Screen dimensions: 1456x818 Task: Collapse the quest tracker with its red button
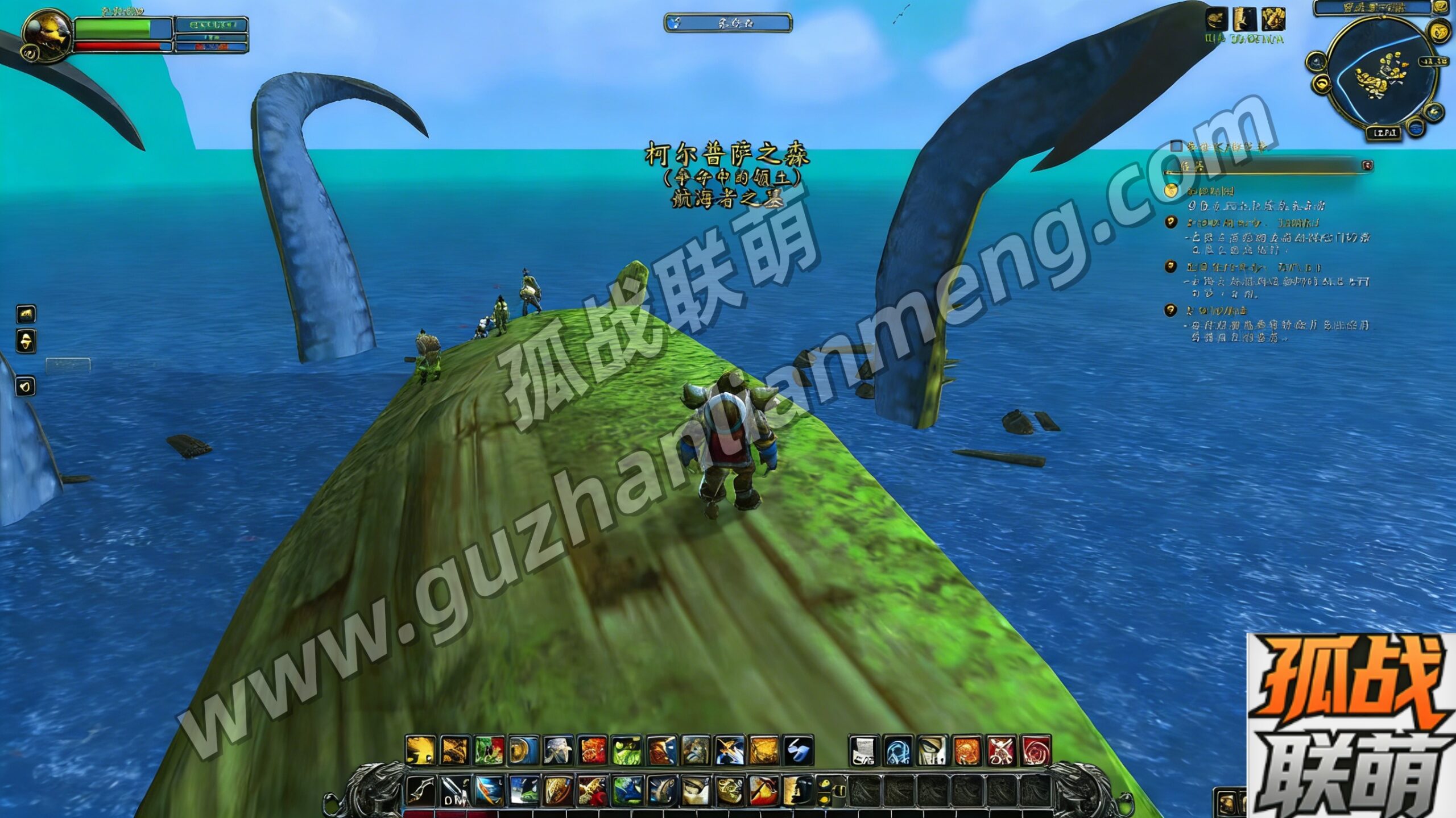click(1368, 165)
